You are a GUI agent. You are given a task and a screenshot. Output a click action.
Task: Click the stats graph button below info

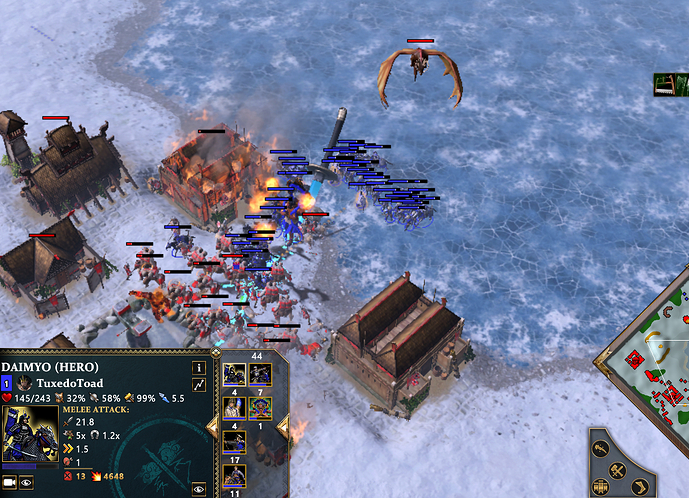point(198,385)
